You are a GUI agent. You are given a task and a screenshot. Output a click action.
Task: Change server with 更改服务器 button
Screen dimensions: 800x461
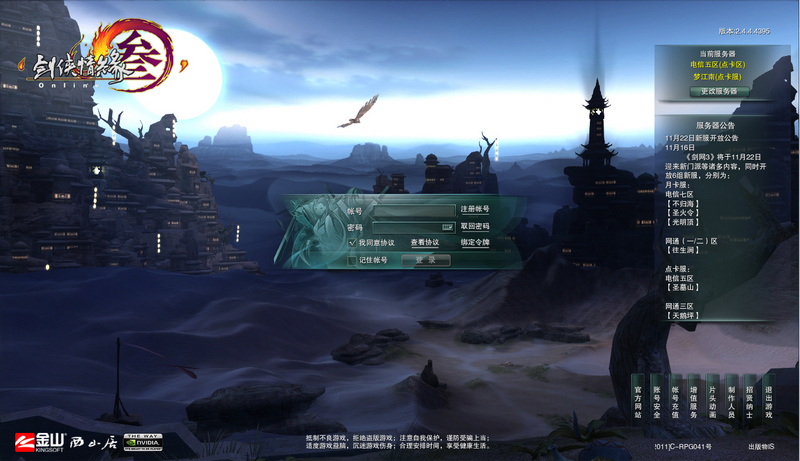[718, 91]
